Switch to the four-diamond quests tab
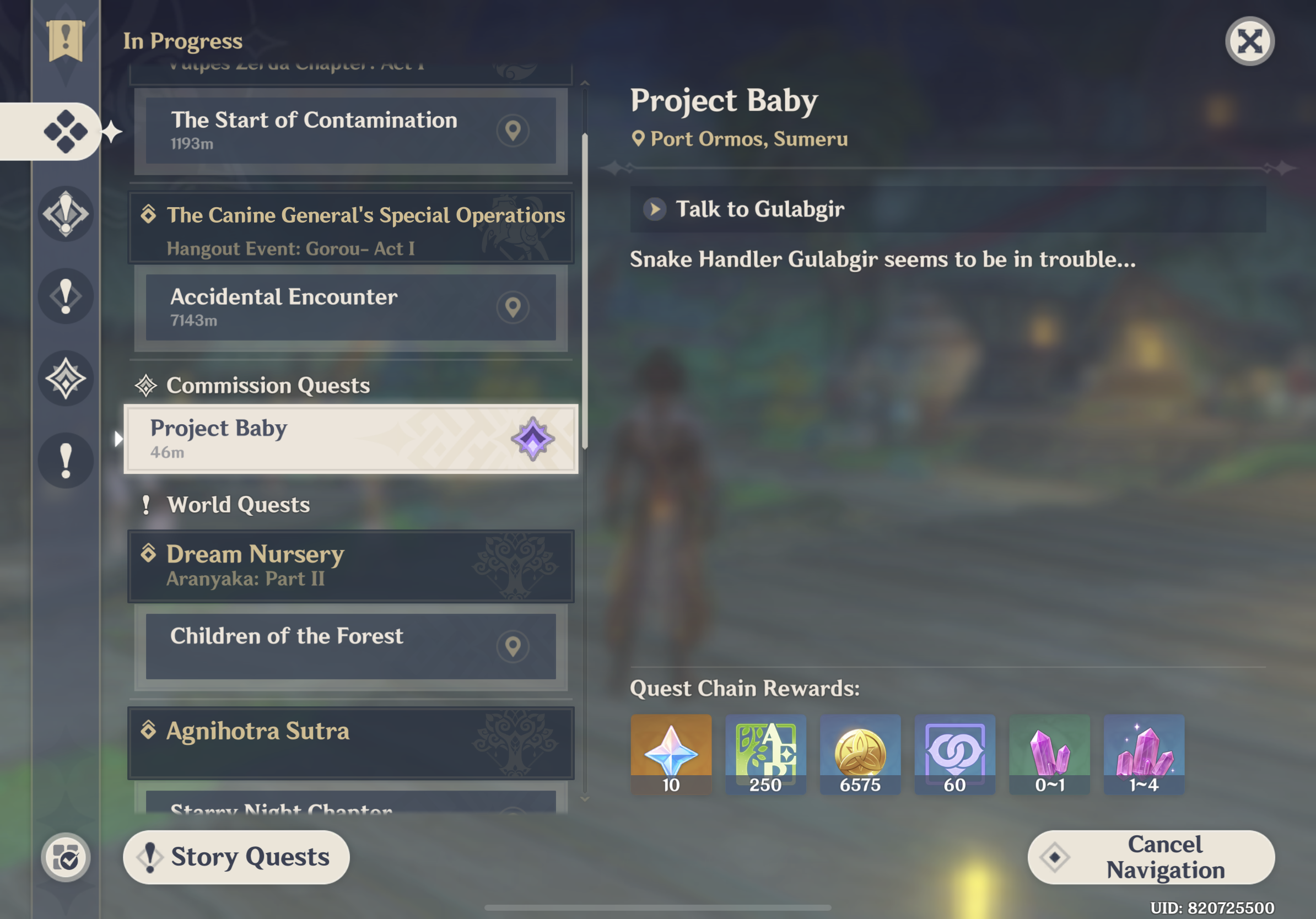The image size is (1316, 919). (x=65, y=131)
